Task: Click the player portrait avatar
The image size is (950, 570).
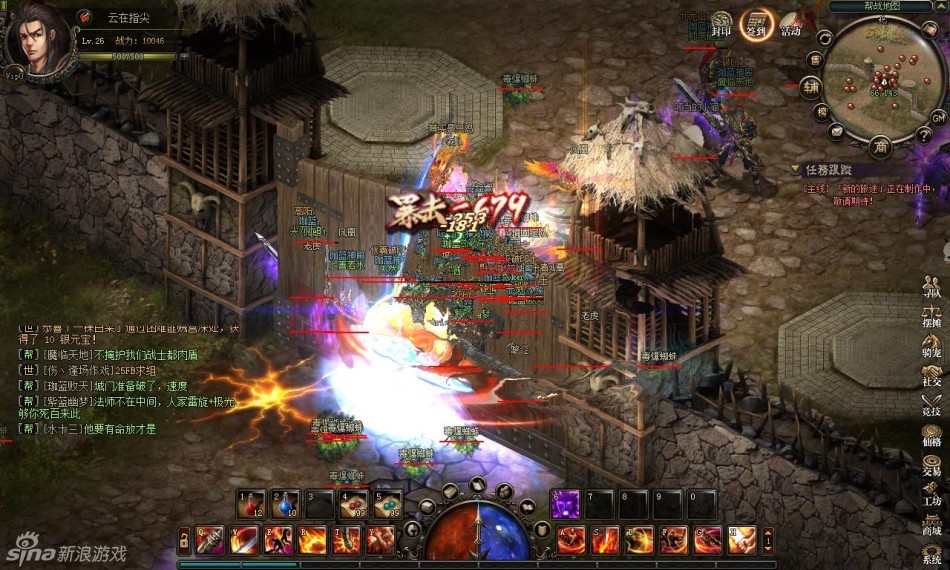Action: 38,40
